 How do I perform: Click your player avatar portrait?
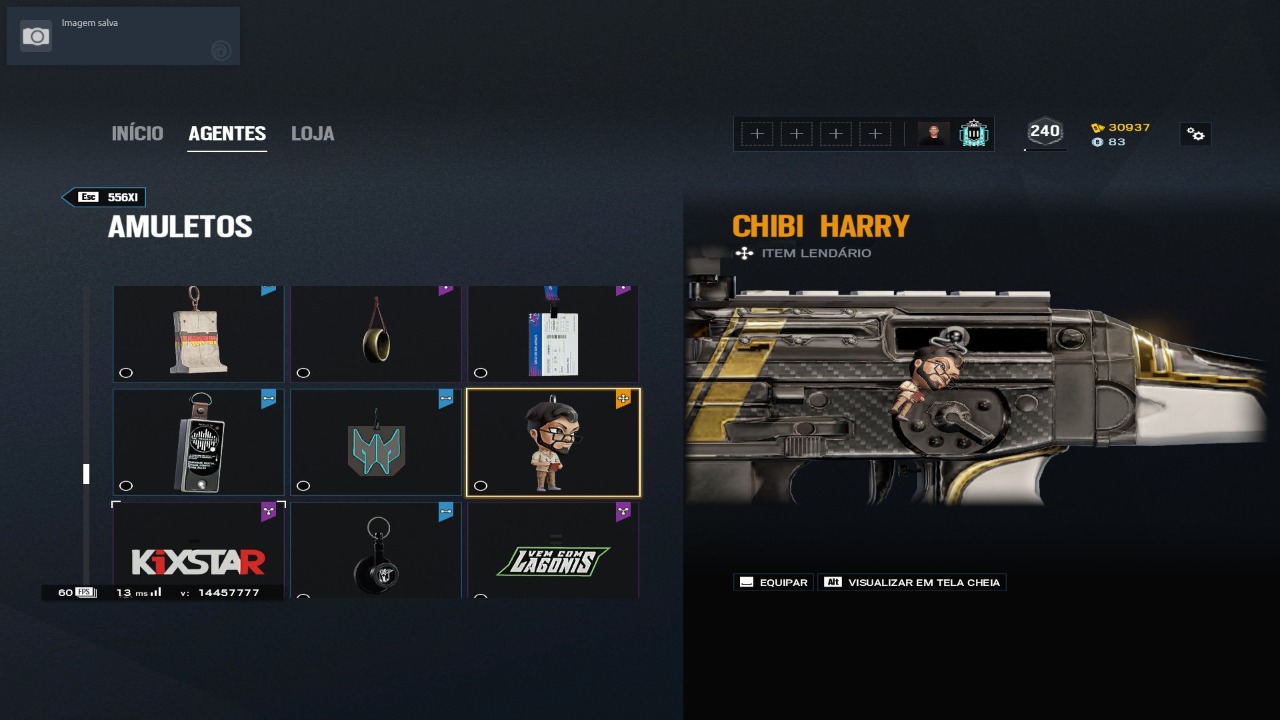(x=932, y=132)
